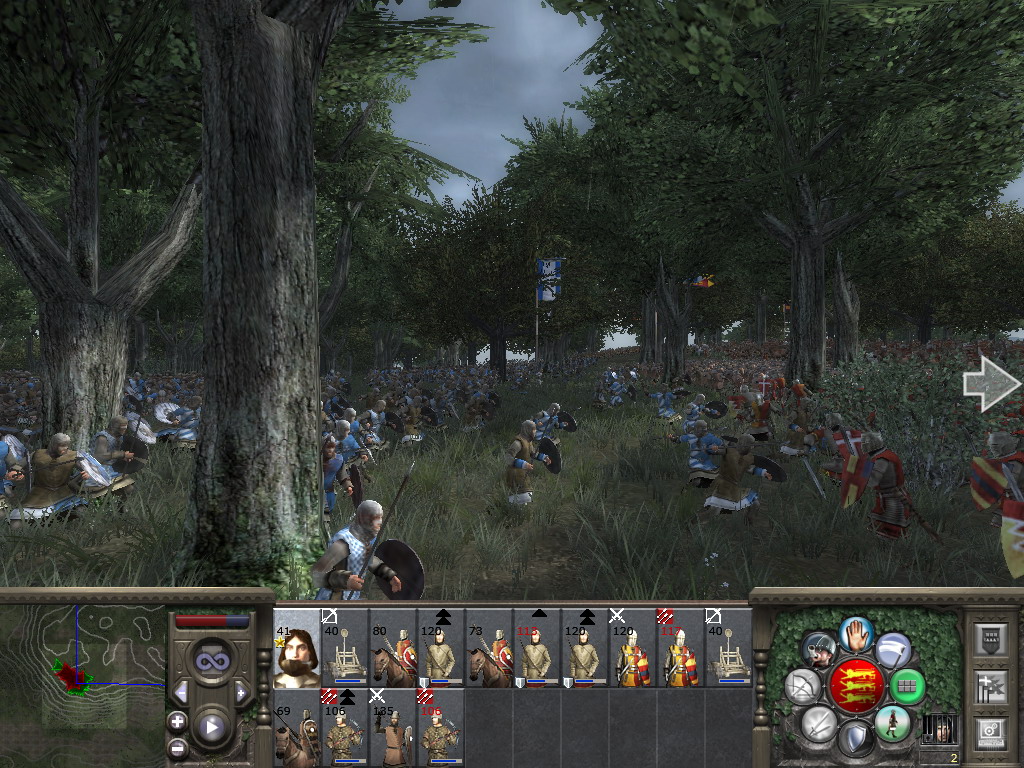
Task: Activate the rally horn-blower button
Action: click(819, 651)
